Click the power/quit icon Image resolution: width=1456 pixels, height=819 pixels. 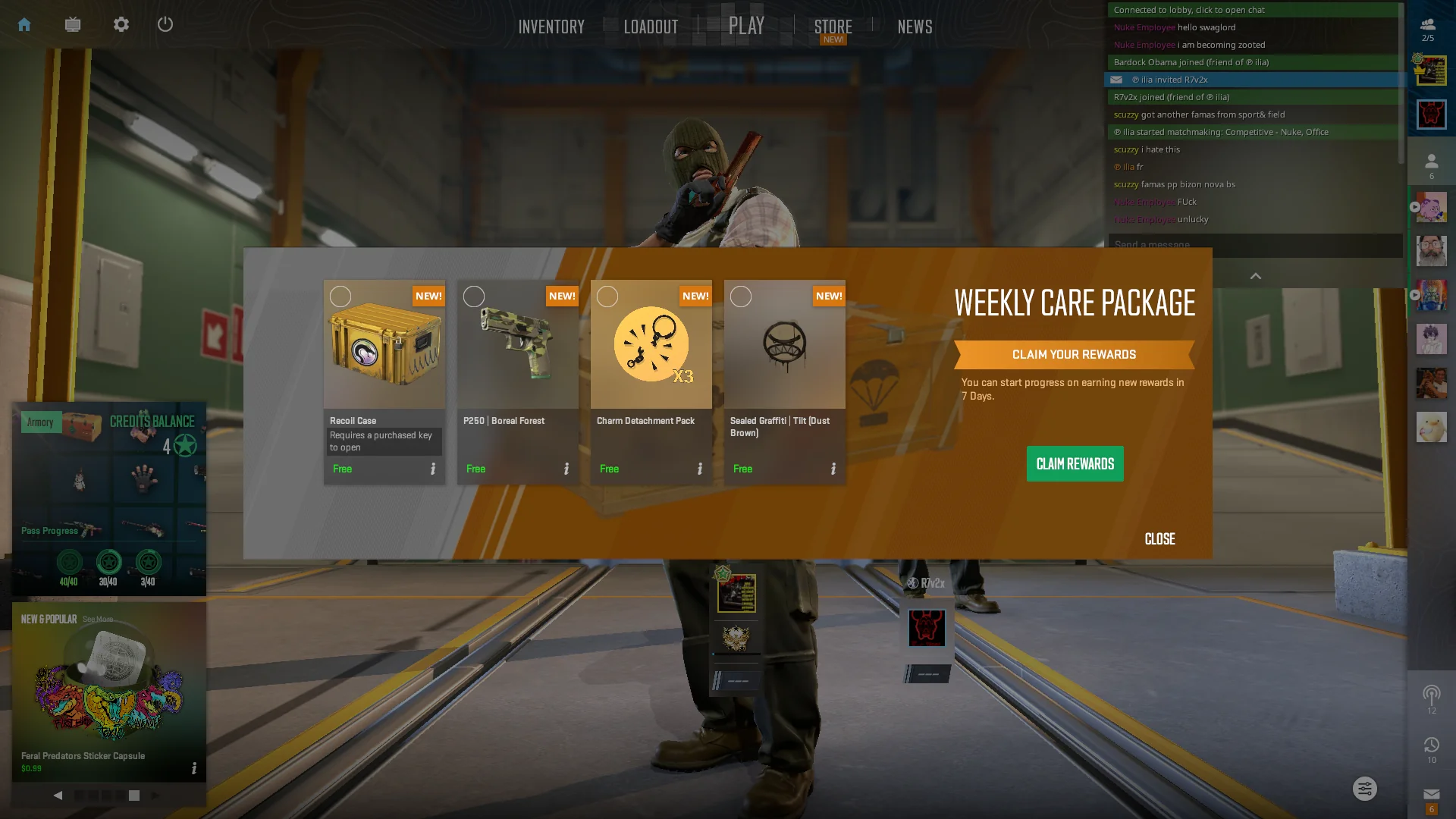165,24
